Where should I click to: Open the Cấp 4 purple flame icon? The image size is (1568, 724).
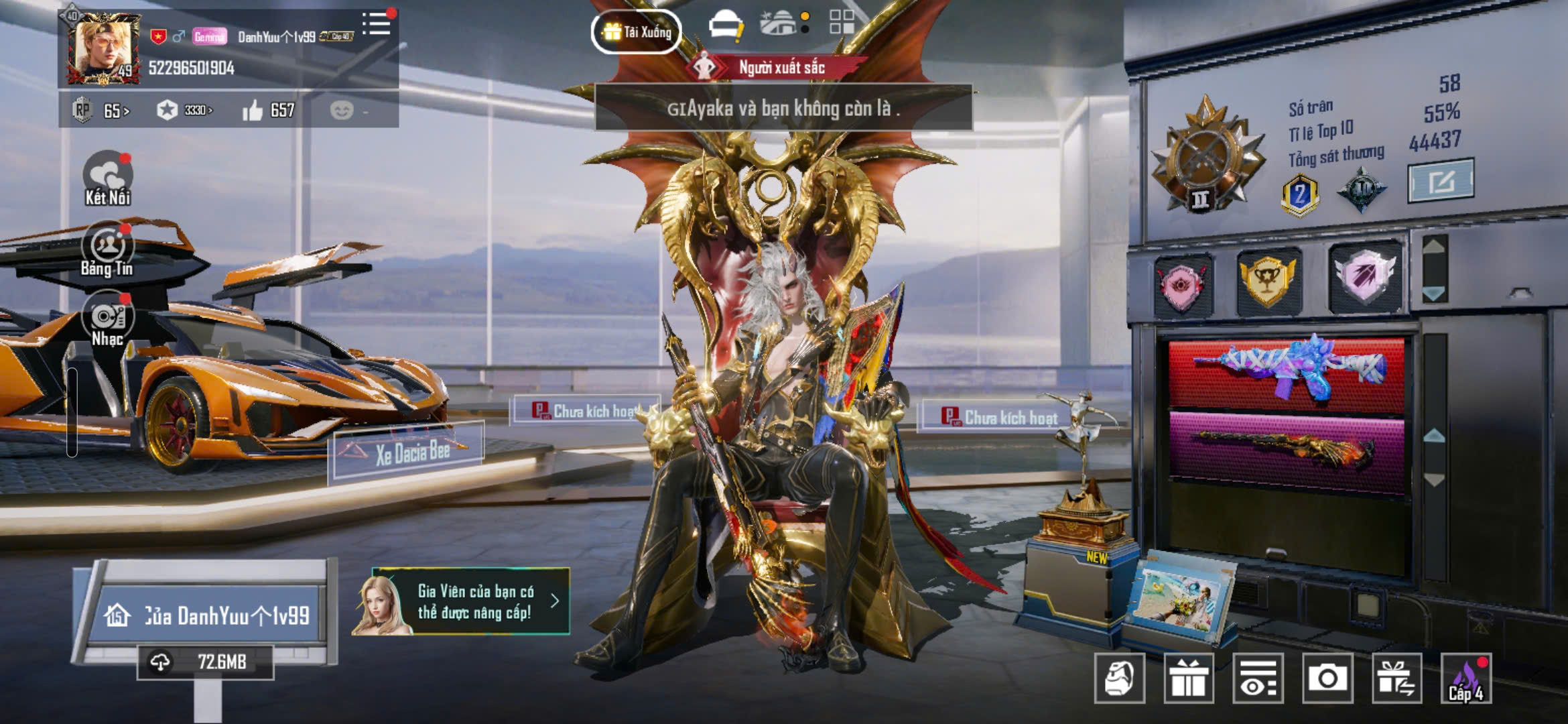[x=1466, y=678]
